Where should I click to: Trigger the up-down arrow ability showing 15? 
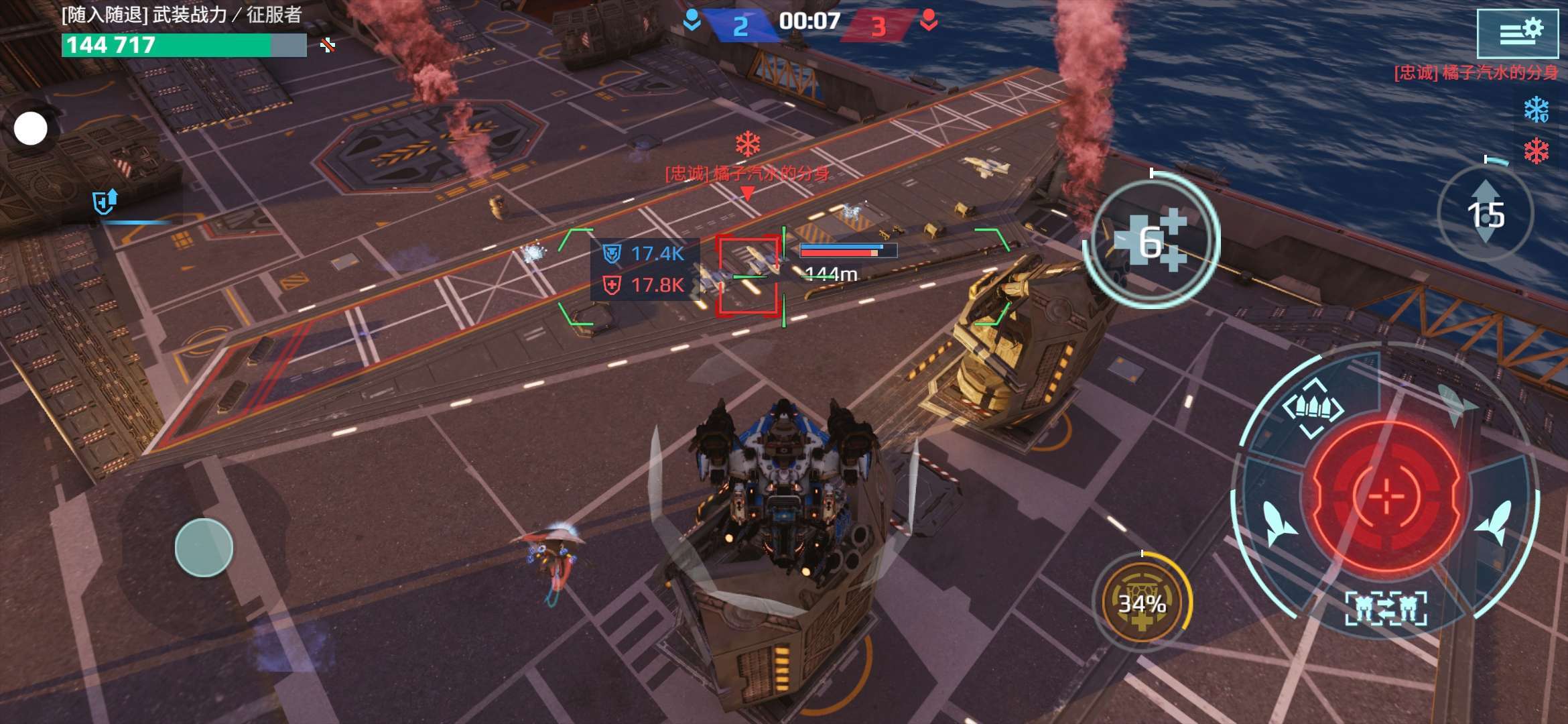click(x=1486, y=214)
